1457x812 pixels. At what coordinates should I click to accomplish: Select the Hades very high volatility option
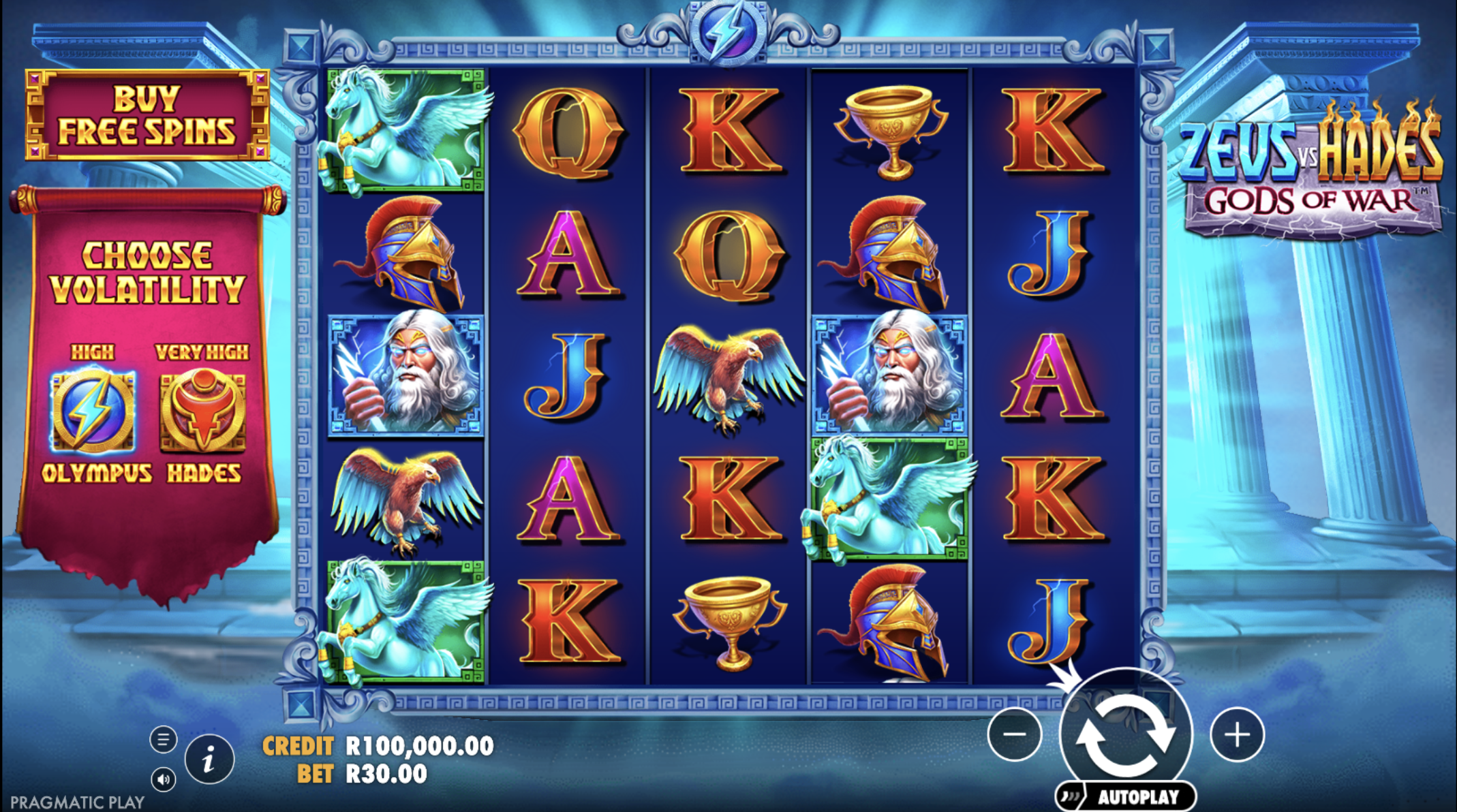tap(202, 411)
